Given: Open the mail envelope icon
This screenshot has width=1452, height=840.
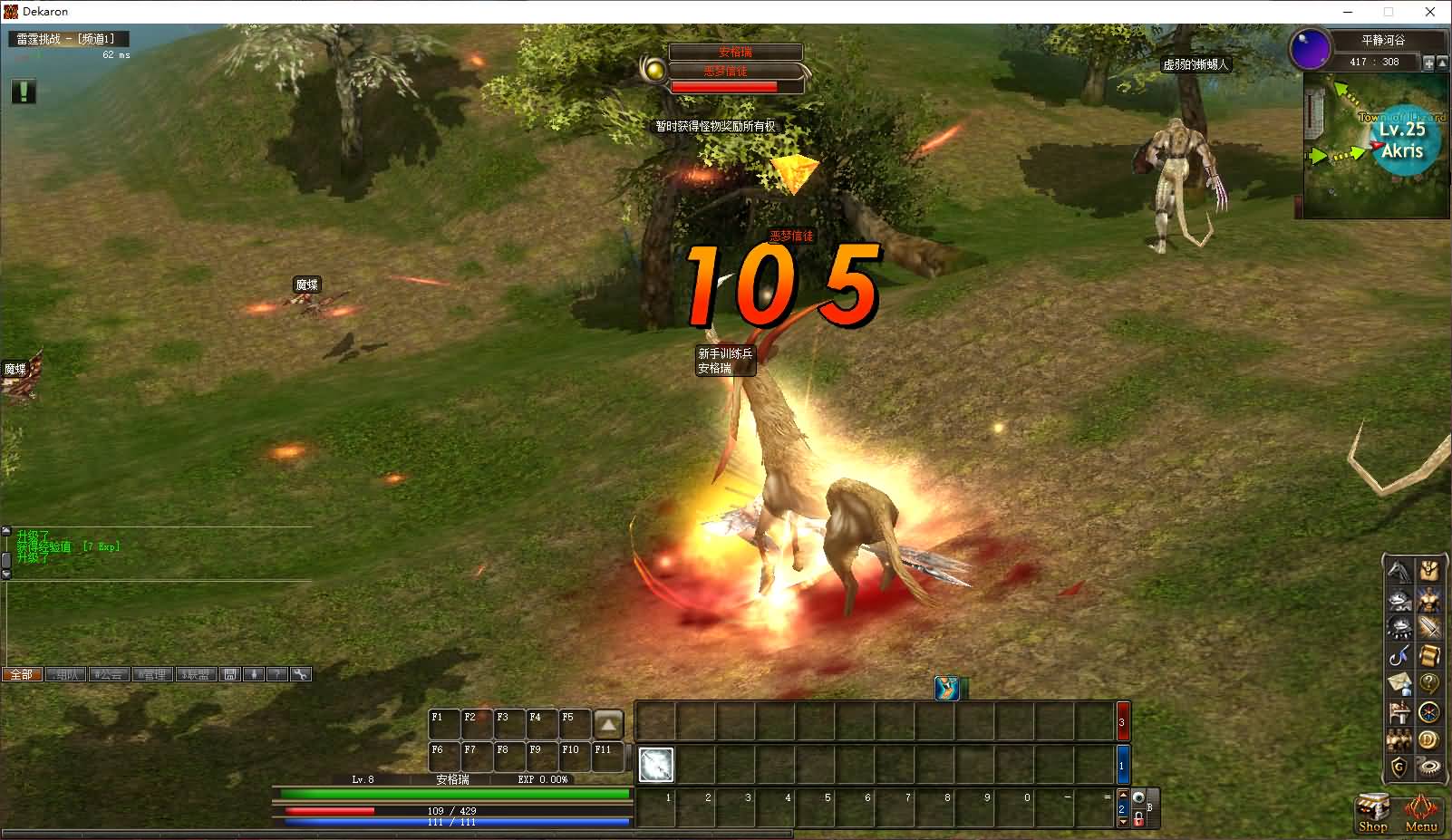Looking at the screenshot, I should 1400,683.
